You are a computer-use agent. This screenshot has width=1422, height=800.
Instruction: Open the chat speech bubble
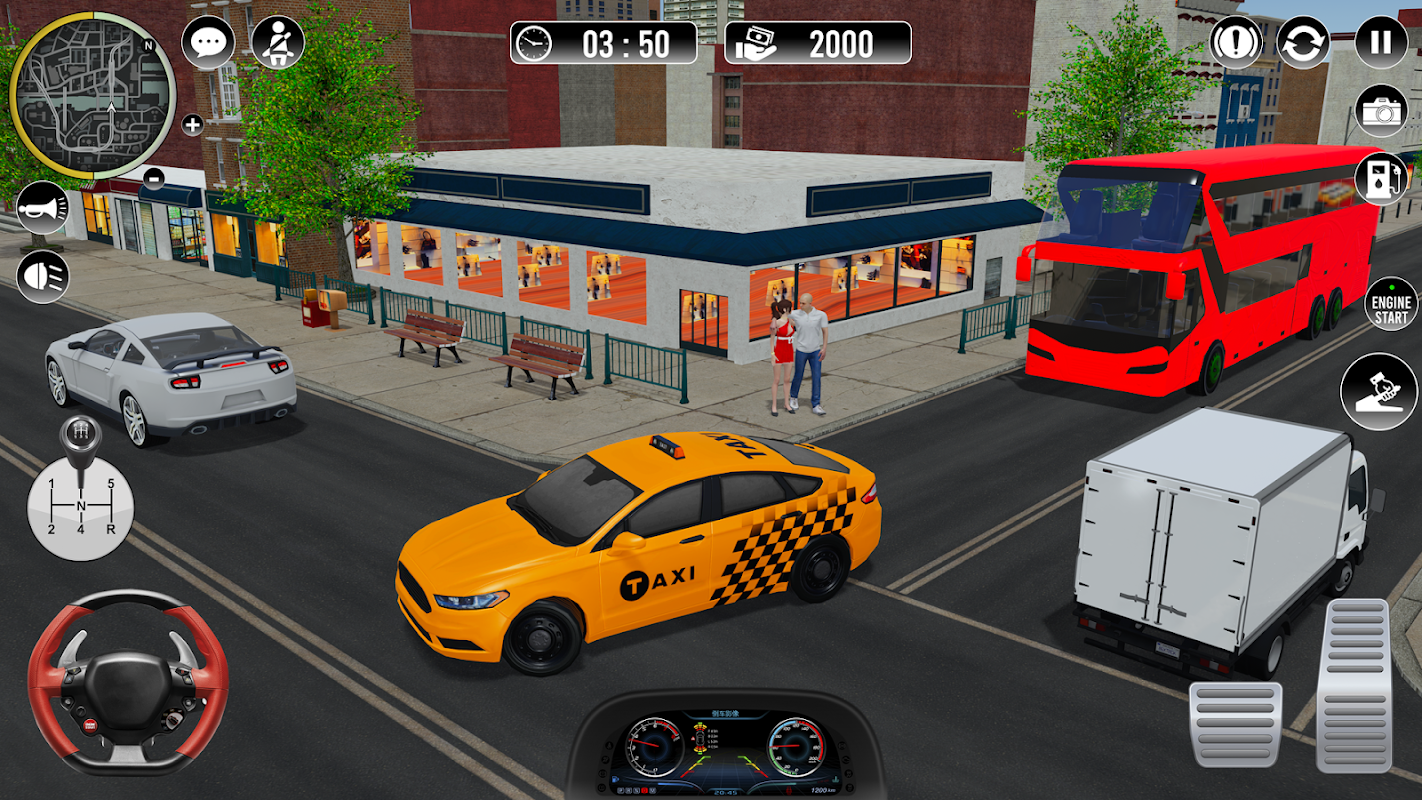pyautogui.click(x=208, y=43)
